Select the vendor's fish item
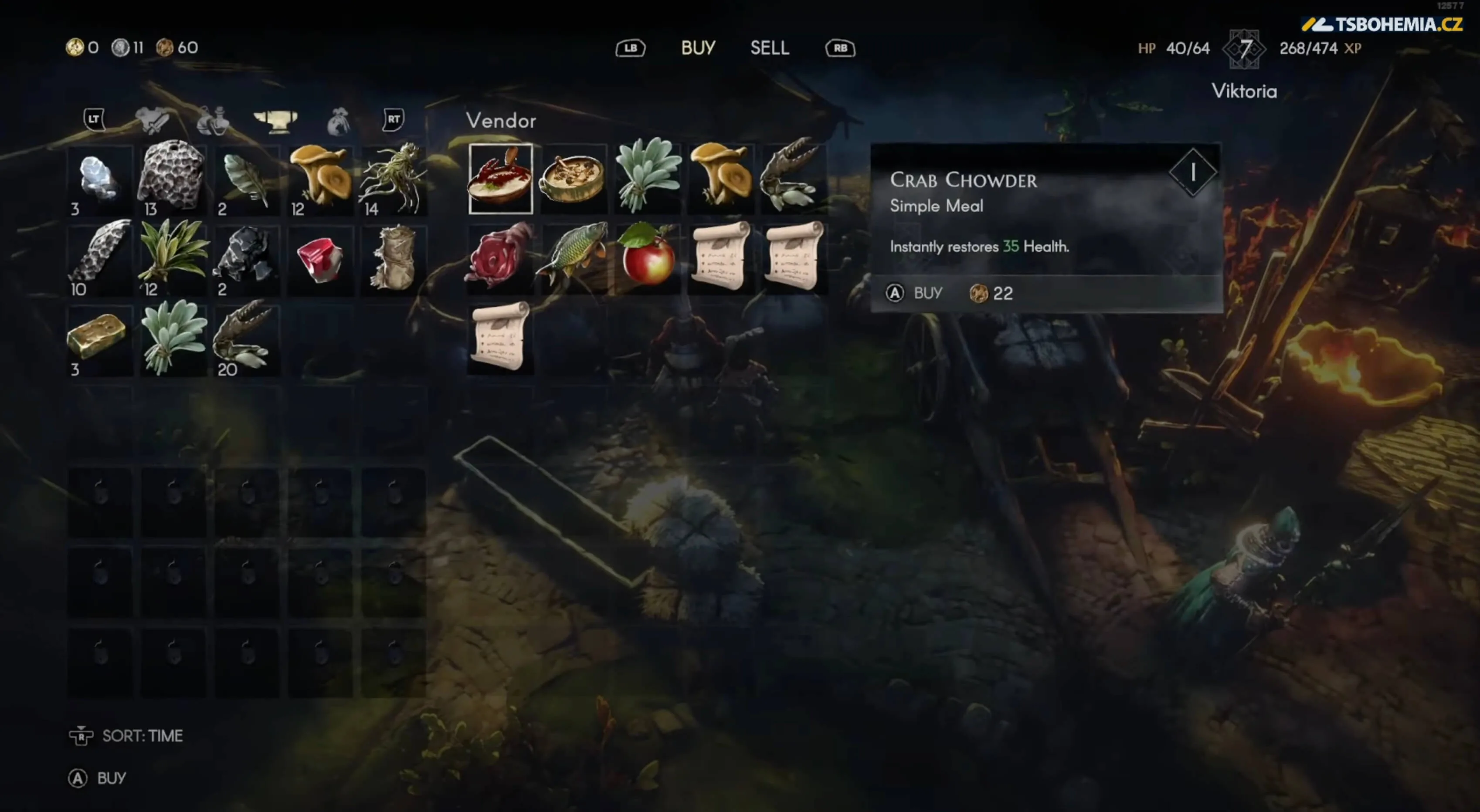 (x=573, y=257)
